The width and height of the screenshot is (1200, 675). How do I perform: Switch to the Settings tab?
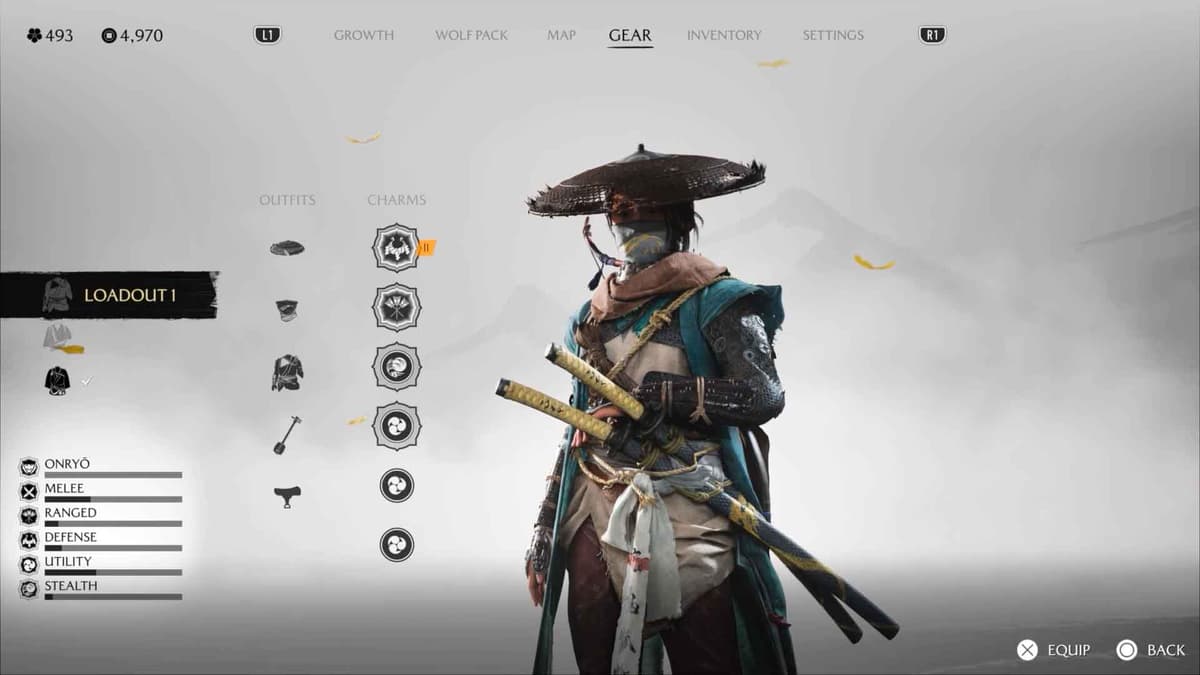point(832,35)
